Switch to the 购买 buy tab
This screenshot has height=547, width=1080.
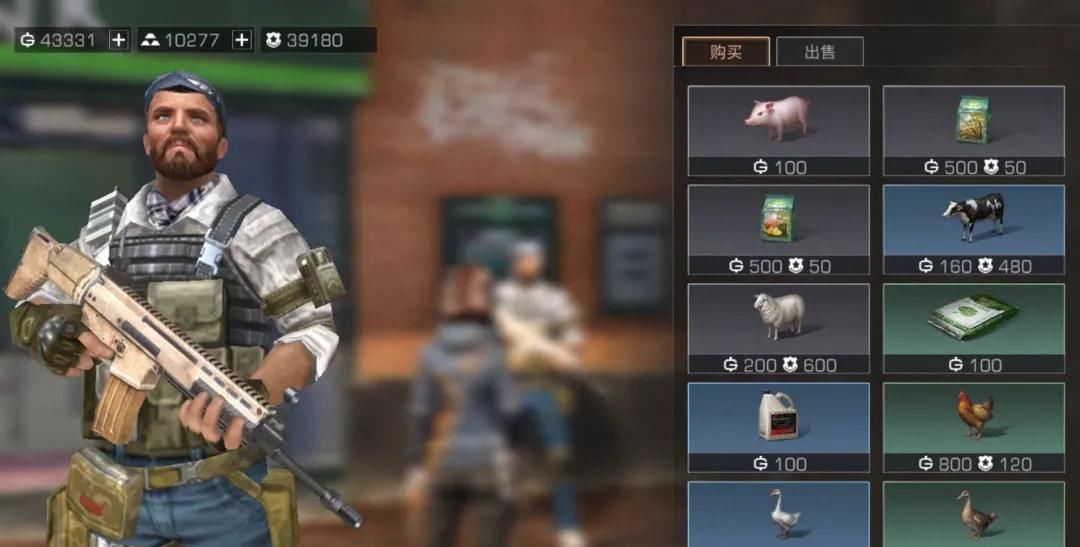click(x=725, y=52)
